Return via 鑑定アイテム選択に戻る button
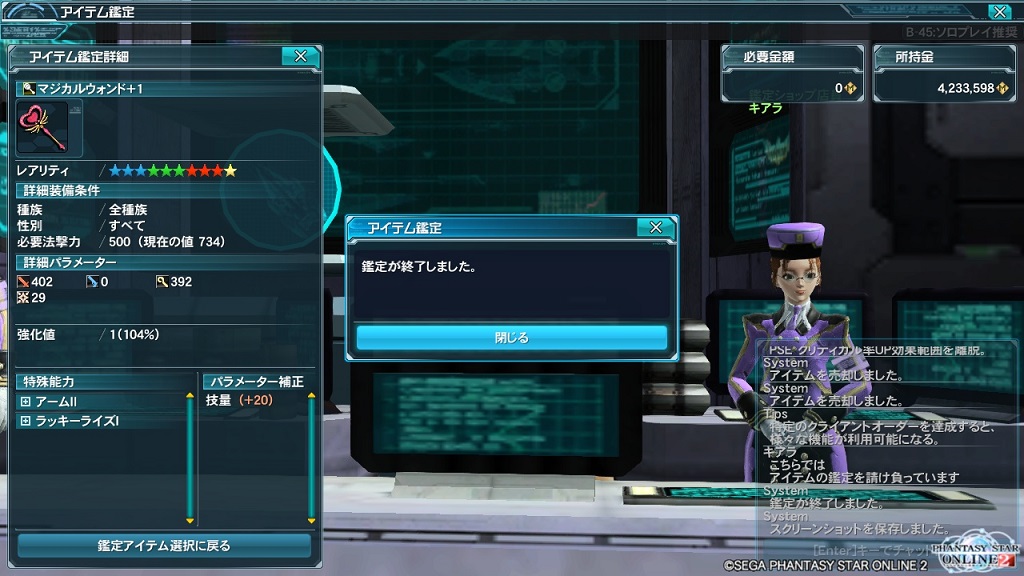The height and width of the screenshot is (576, 1024). coord(164,546)
